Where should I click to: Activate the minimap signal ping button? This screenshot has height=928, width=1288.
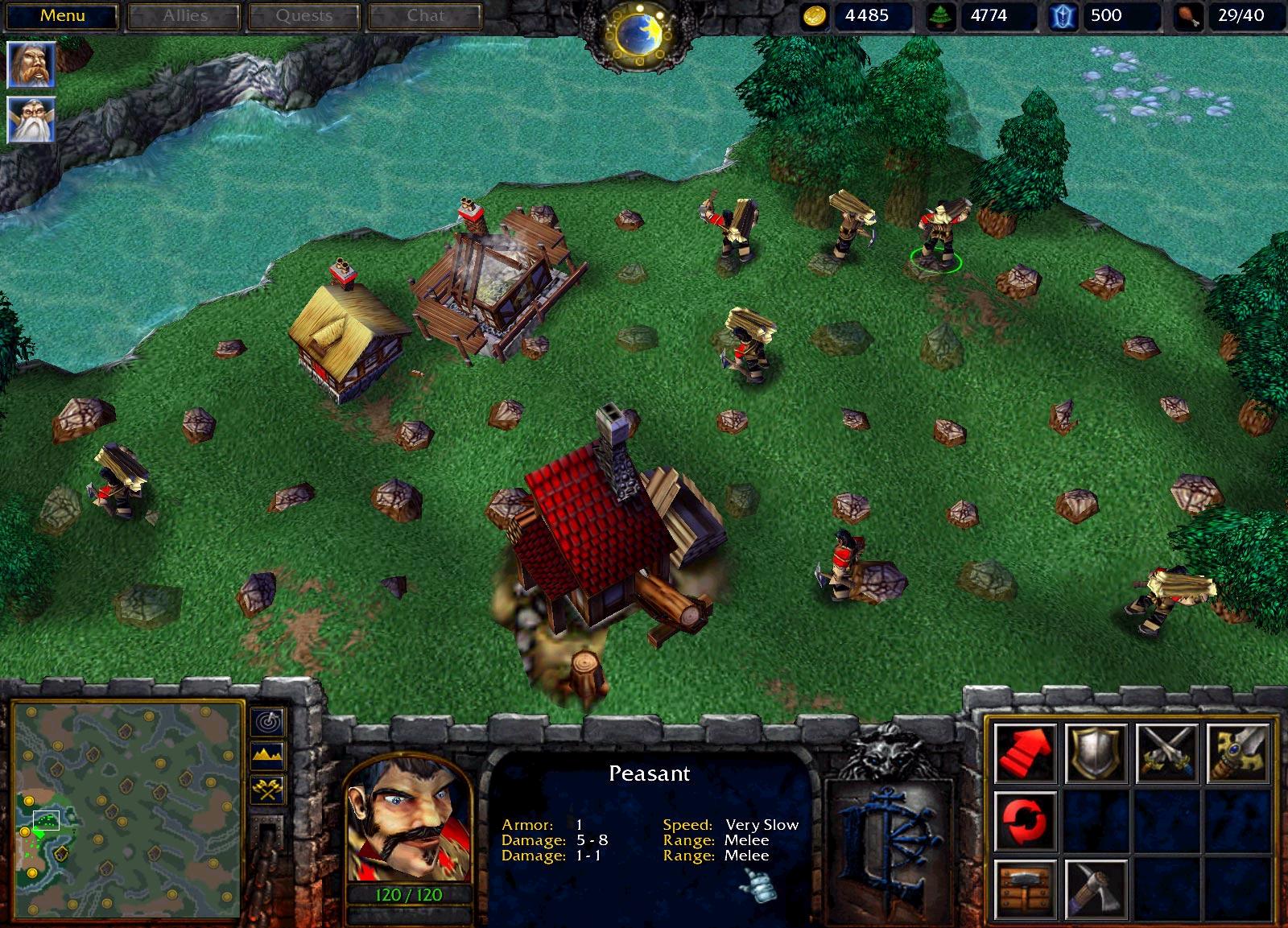click(268, 720)
